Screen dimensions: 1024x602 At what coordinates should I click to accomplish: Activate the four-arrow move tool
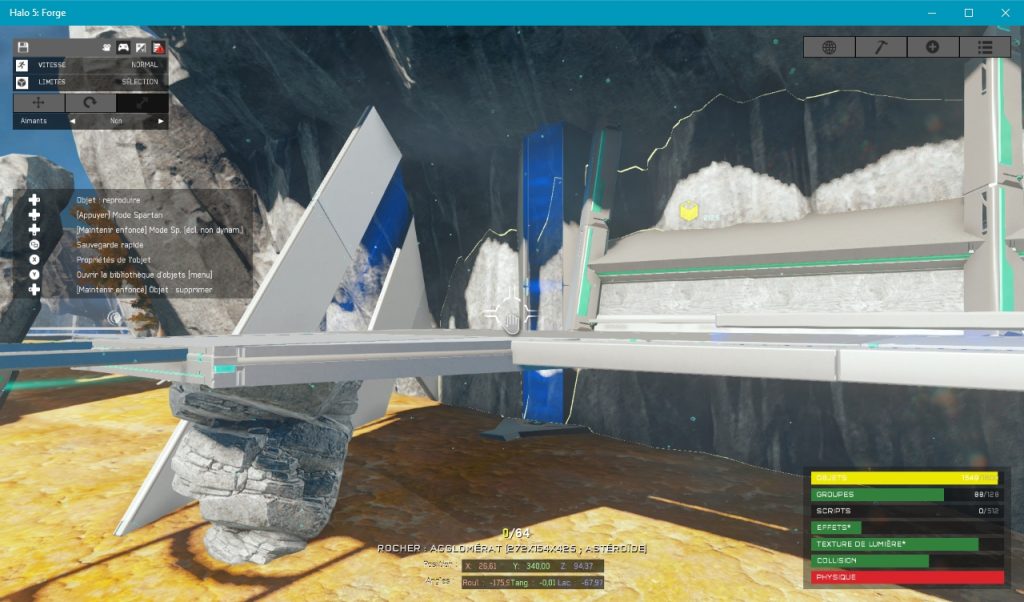click(39, 103)
